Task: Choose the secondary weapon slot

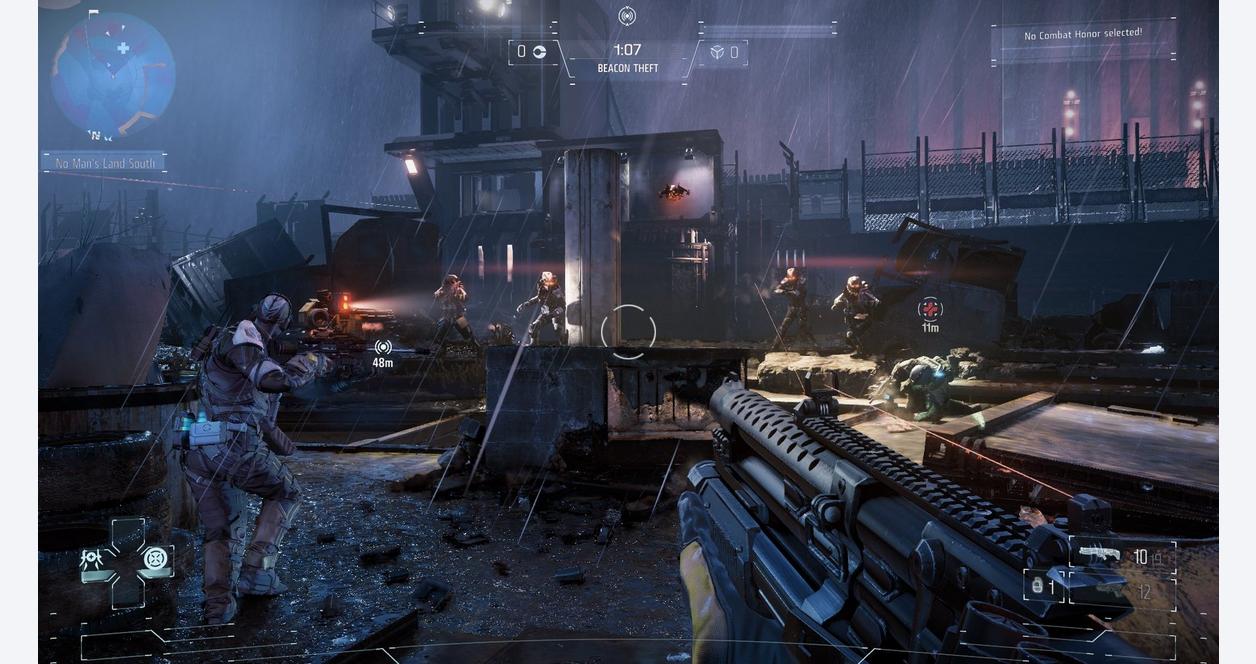Action: 1110,591
